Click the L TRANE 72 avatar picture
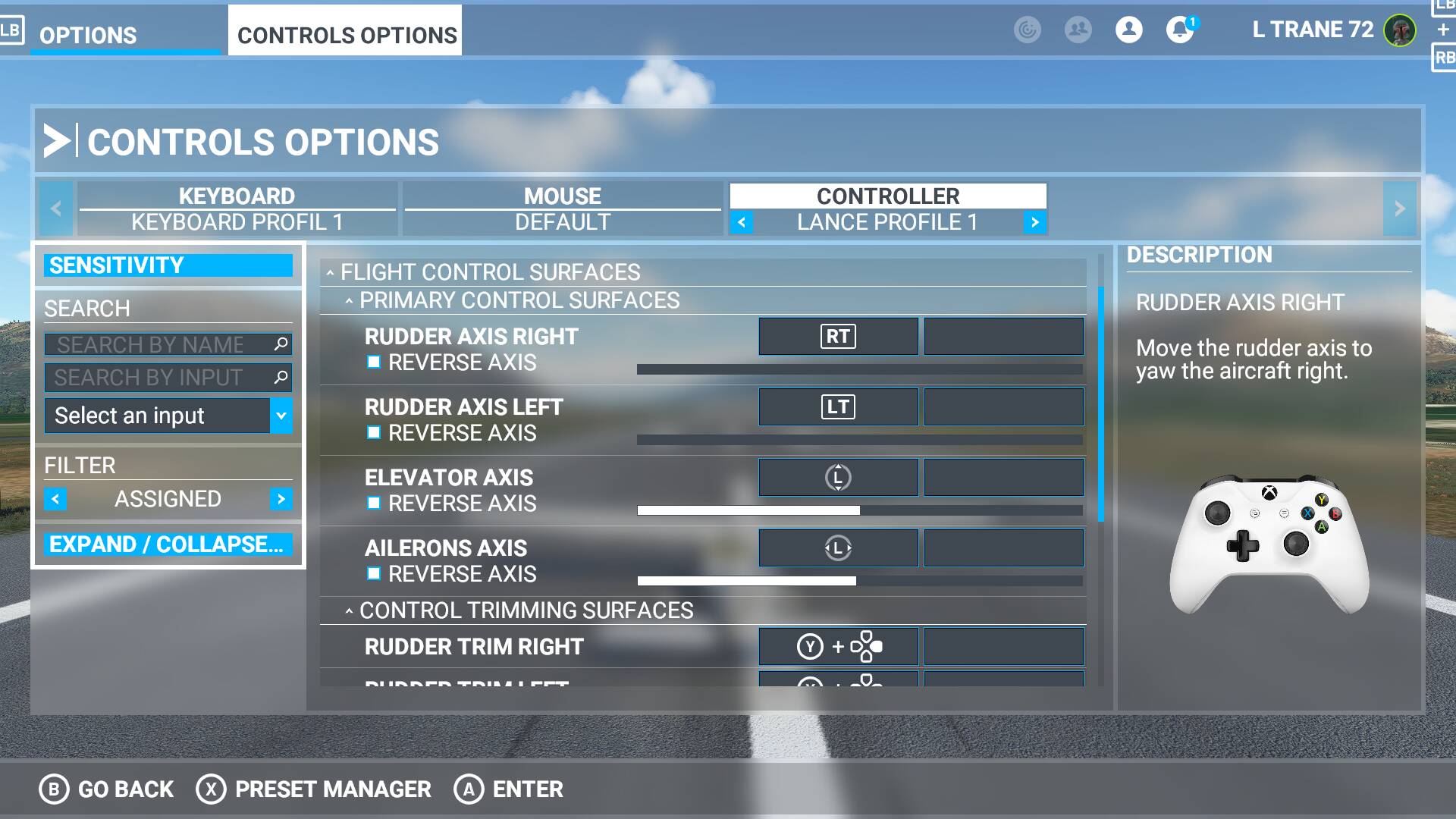Screen dimensions: 1456x819 point(1401,30)
